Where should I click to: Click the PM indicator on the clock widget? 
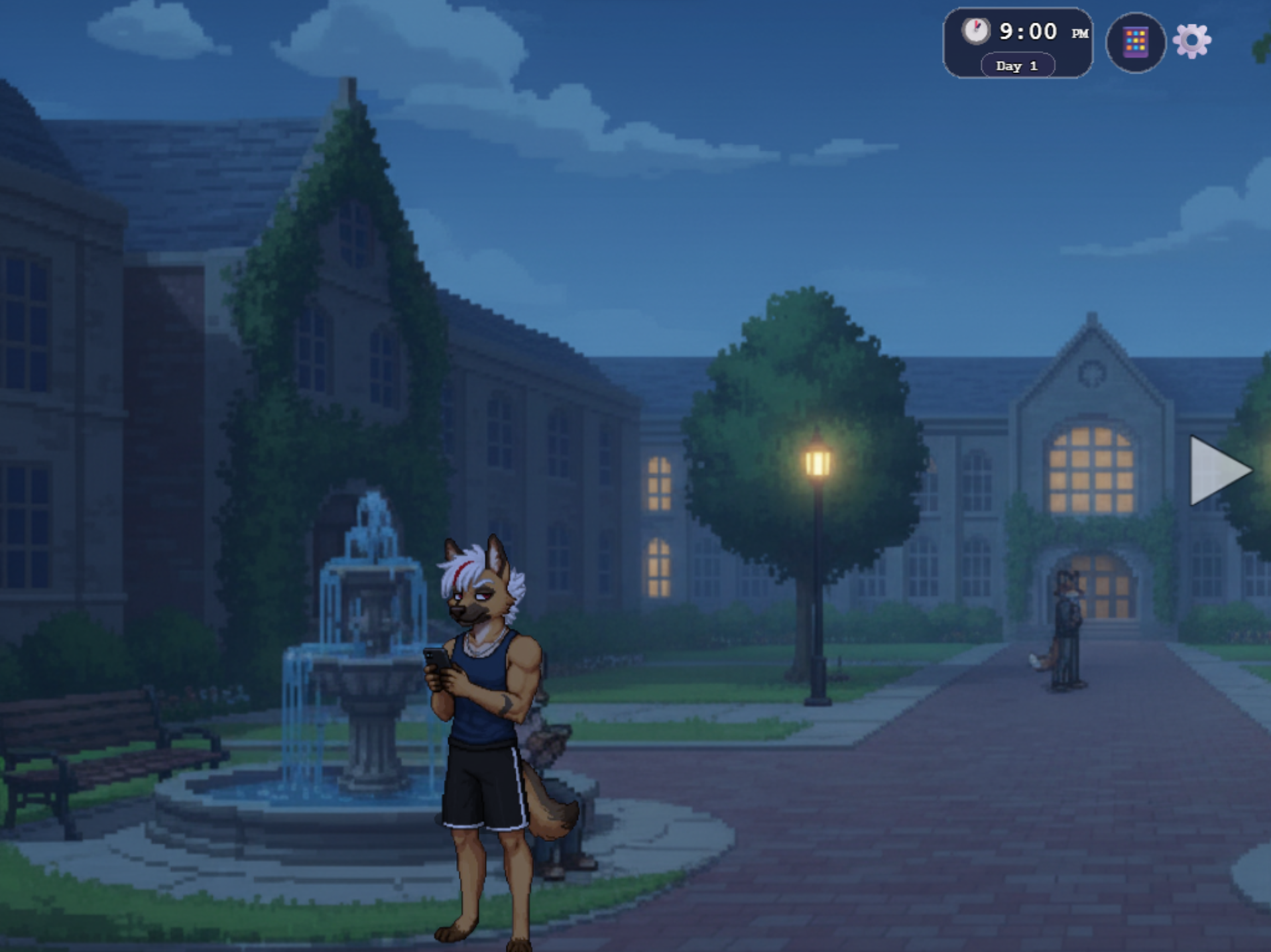click(1079, 32)
